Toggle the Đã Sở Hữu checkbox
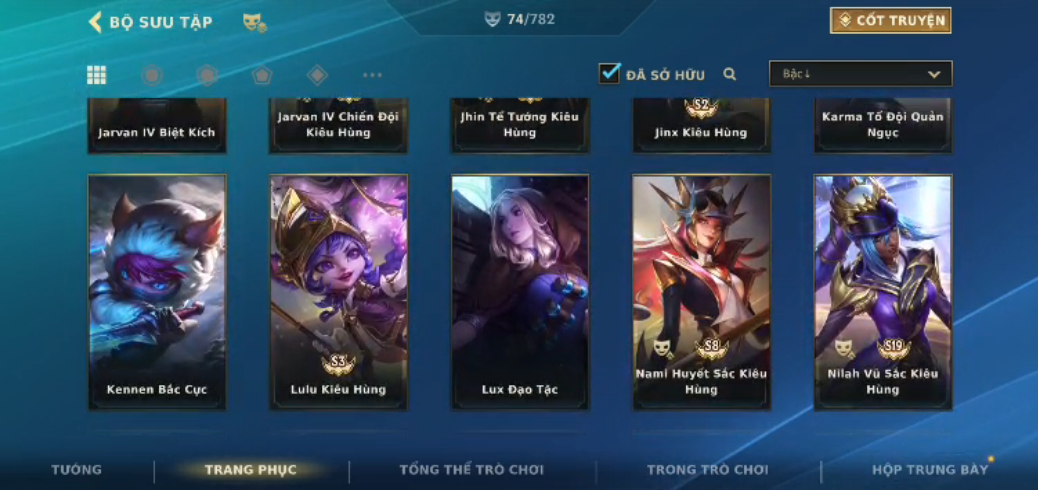The width and height of the screenshot is (1038, 490). point(609,73)
